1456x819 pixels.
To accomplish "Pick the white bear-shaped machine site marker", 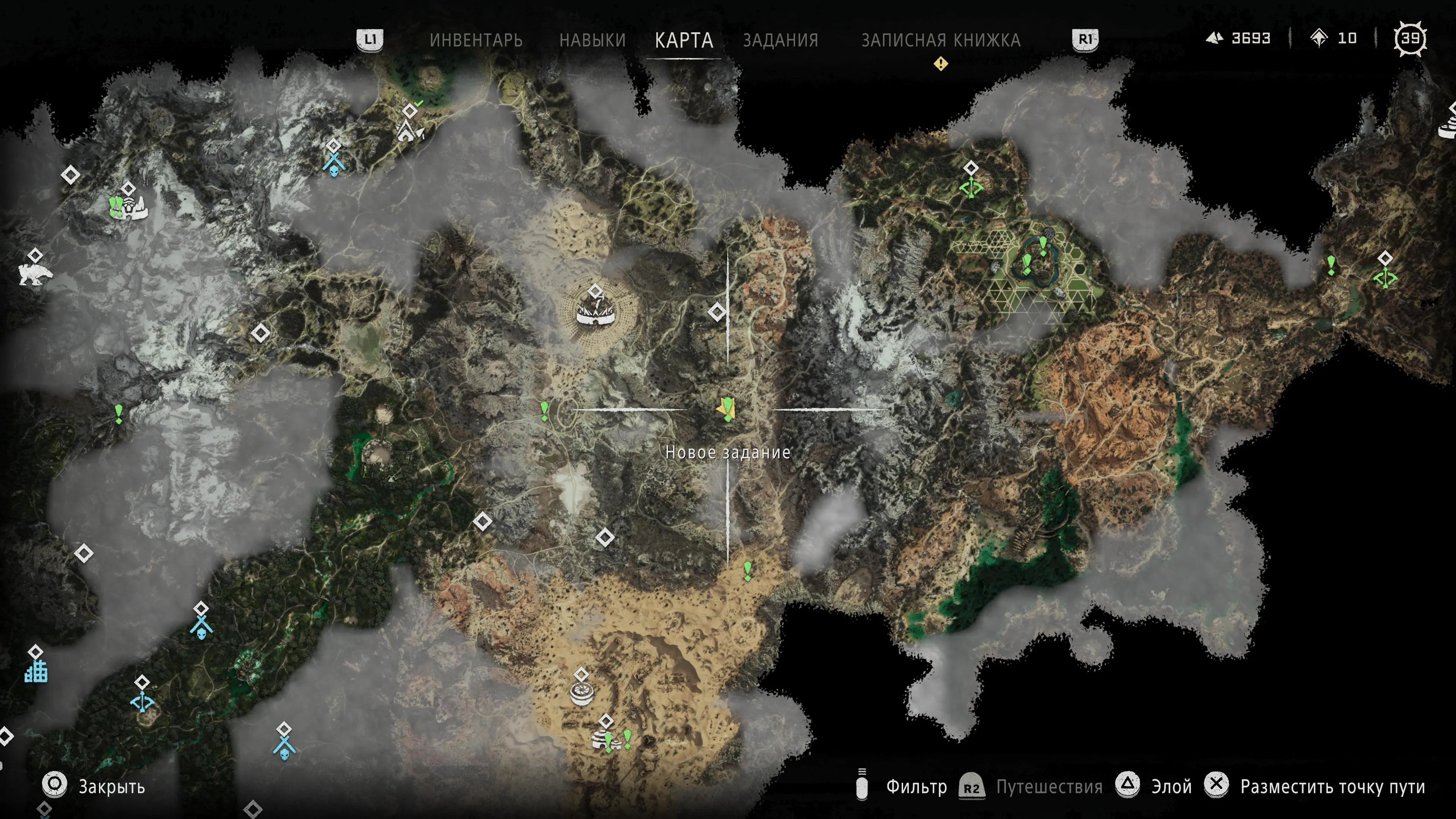I will (x=35, y=275).
